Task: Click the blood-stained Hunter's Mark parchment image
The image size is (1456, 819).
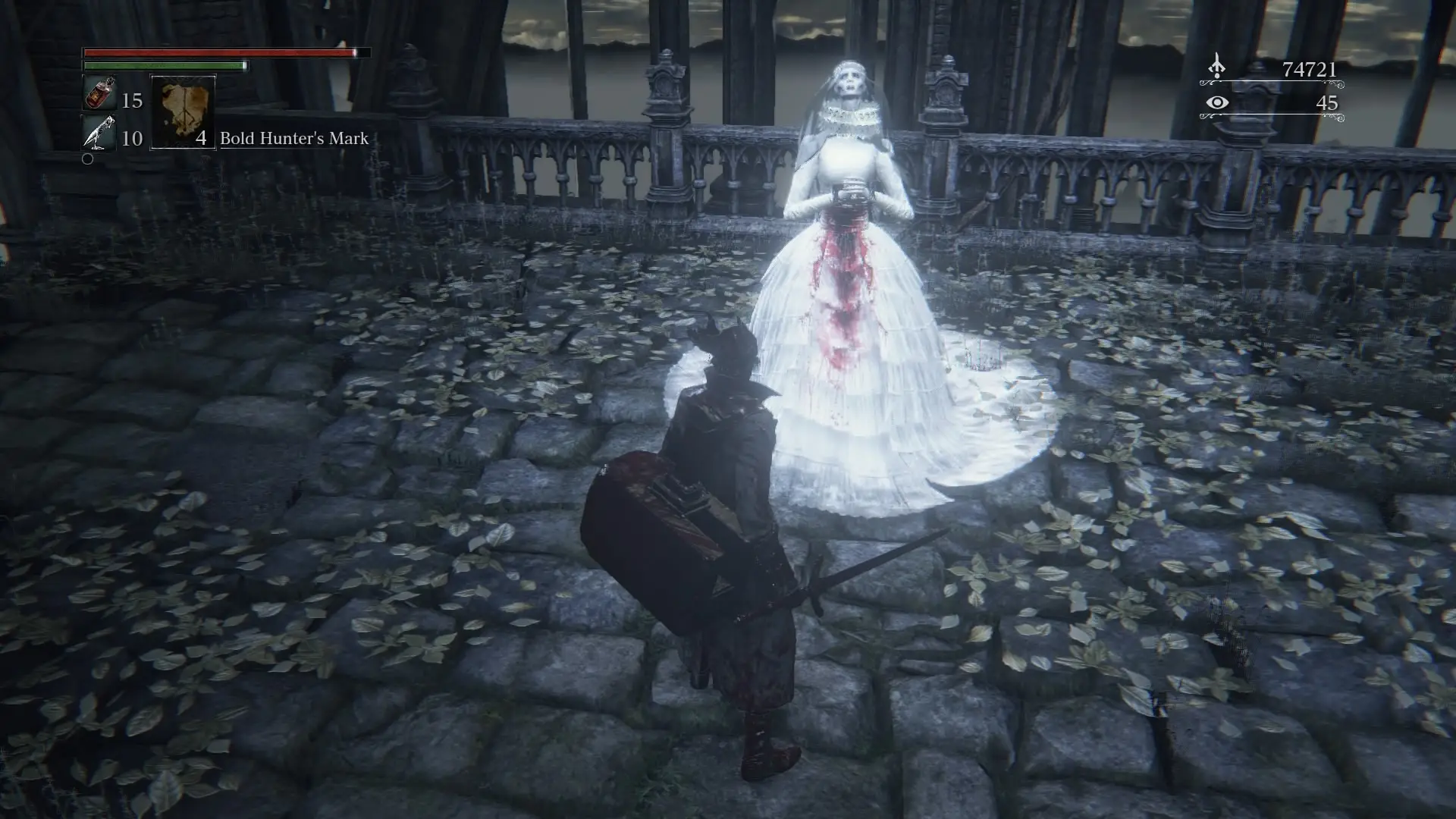Action: 184,112
